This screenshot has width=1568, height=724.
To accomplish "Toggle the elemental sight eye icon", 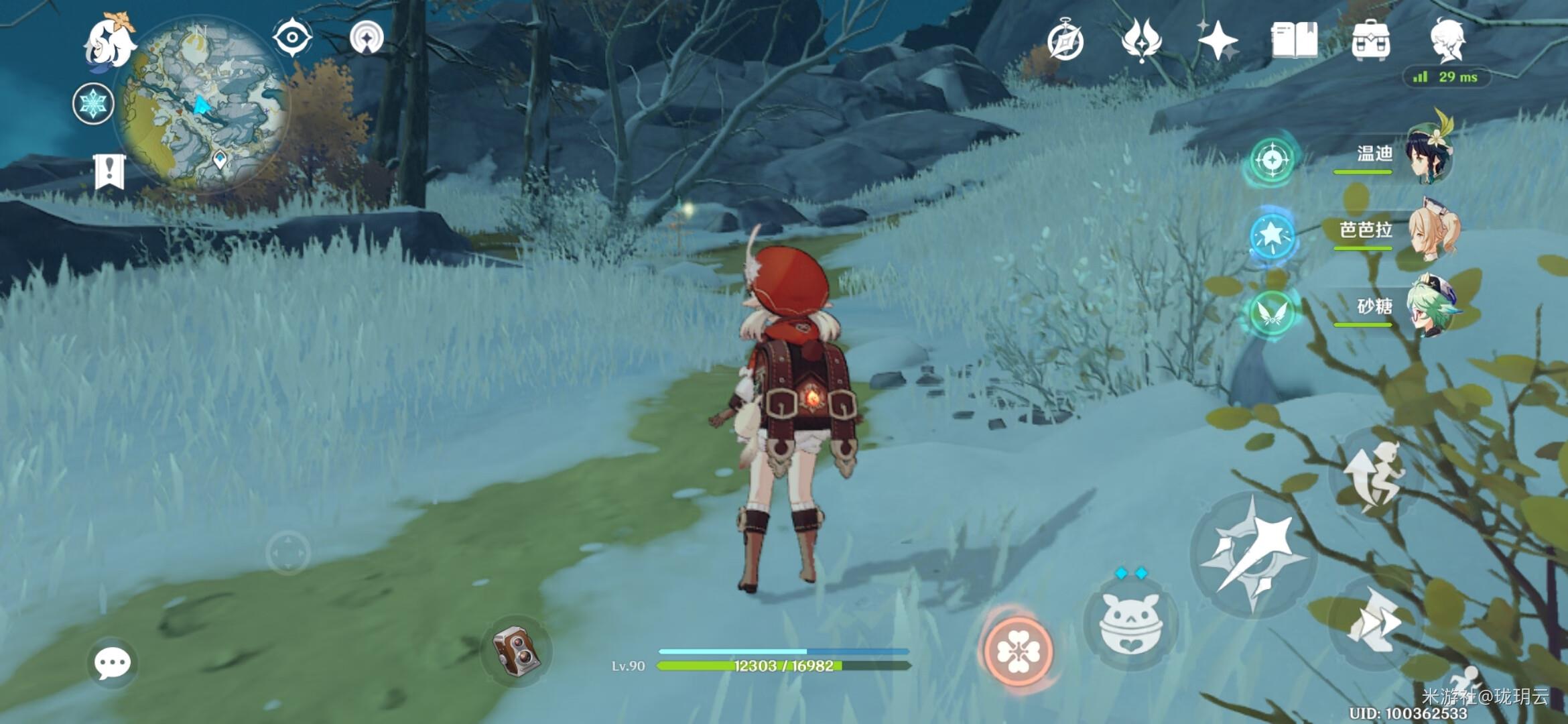I will [292, 38].
